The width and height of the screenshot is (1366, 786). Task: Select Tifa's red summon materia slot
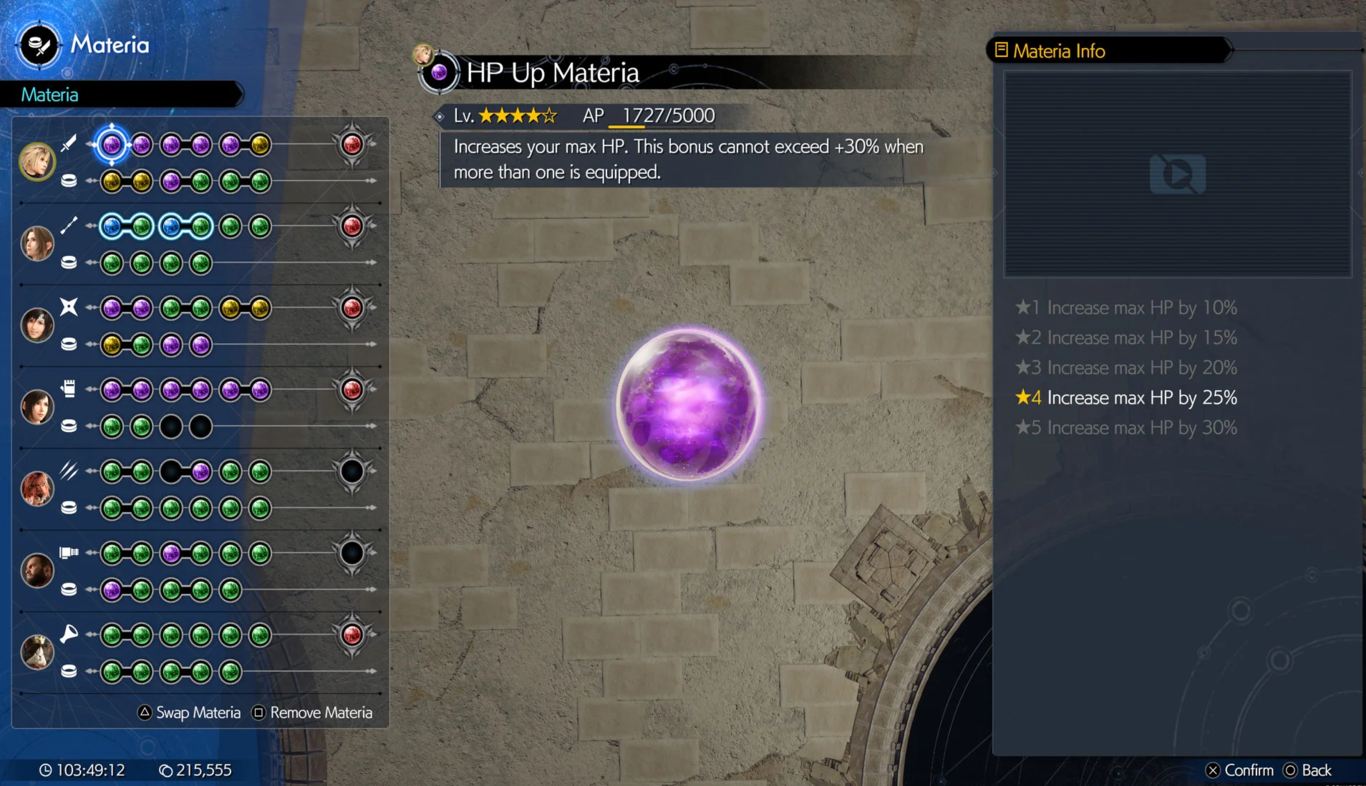[352, 390]
